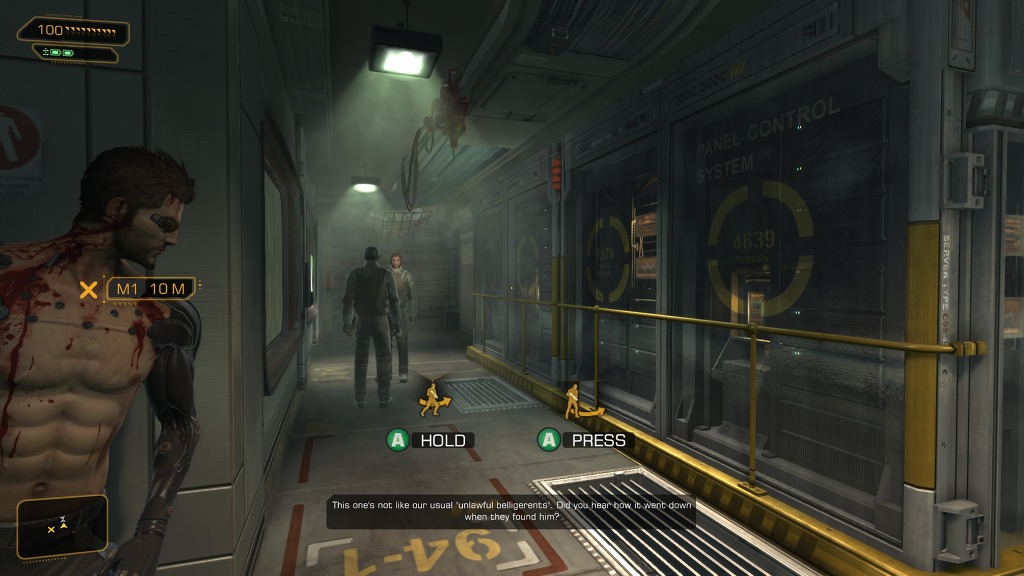Click the radar minimap panel
Screen dimensions: 1024x576
62,526
